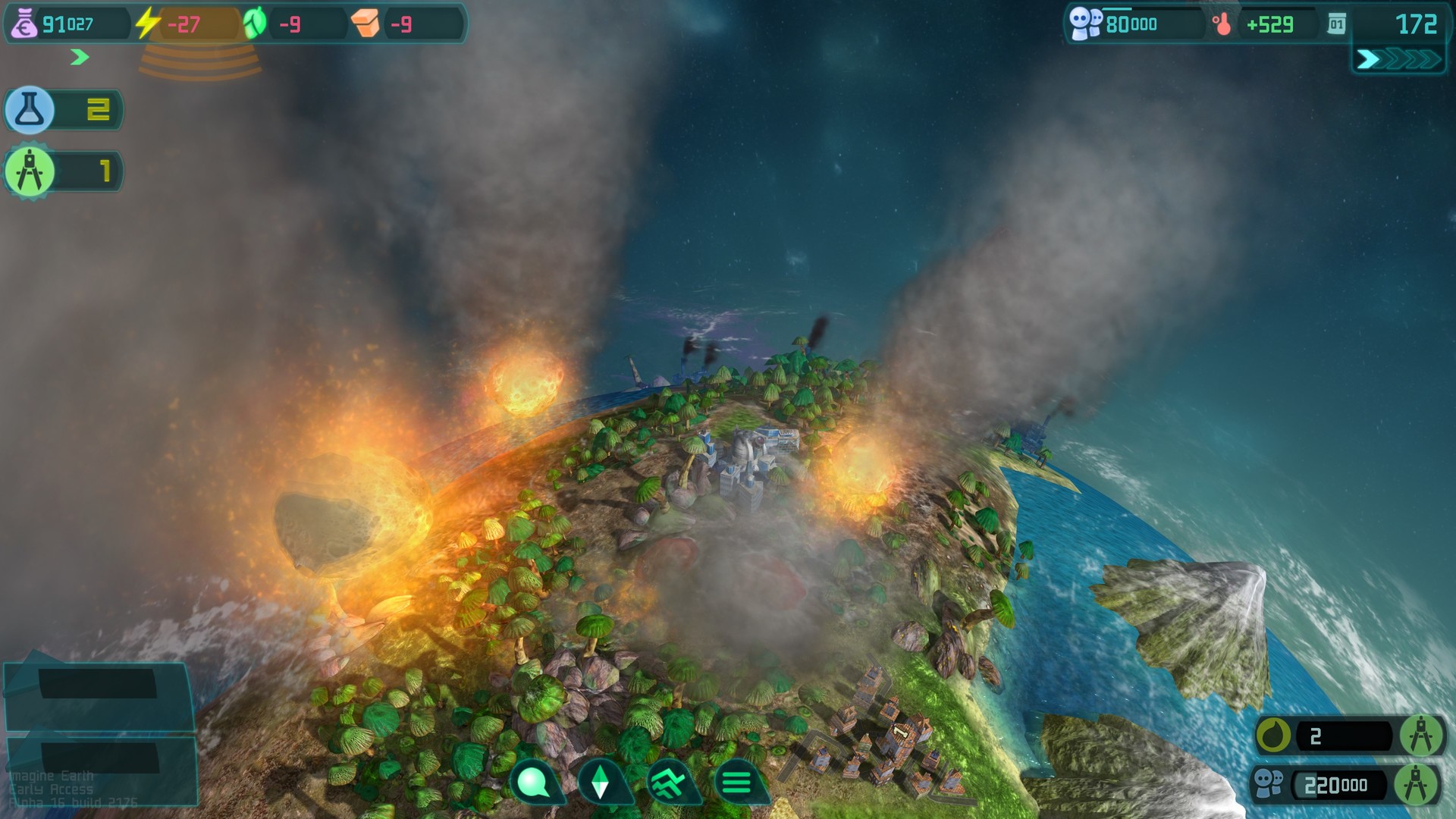The width and height of the screenshot is (1456, 819).
Task: Switch to the goods resource tab
Action: pos(365,24)
